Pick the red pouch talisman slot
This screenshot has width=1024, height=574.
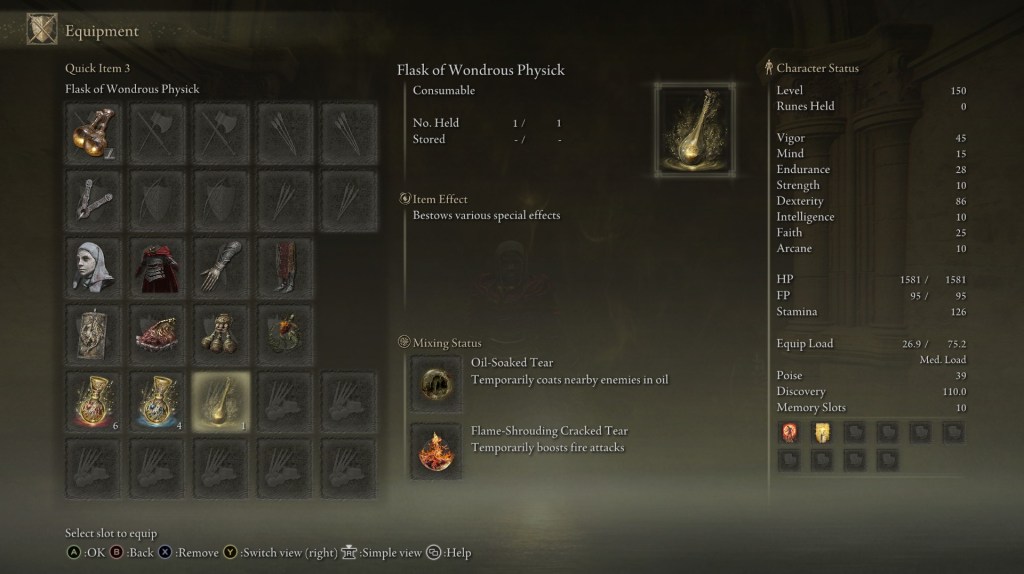158,332
